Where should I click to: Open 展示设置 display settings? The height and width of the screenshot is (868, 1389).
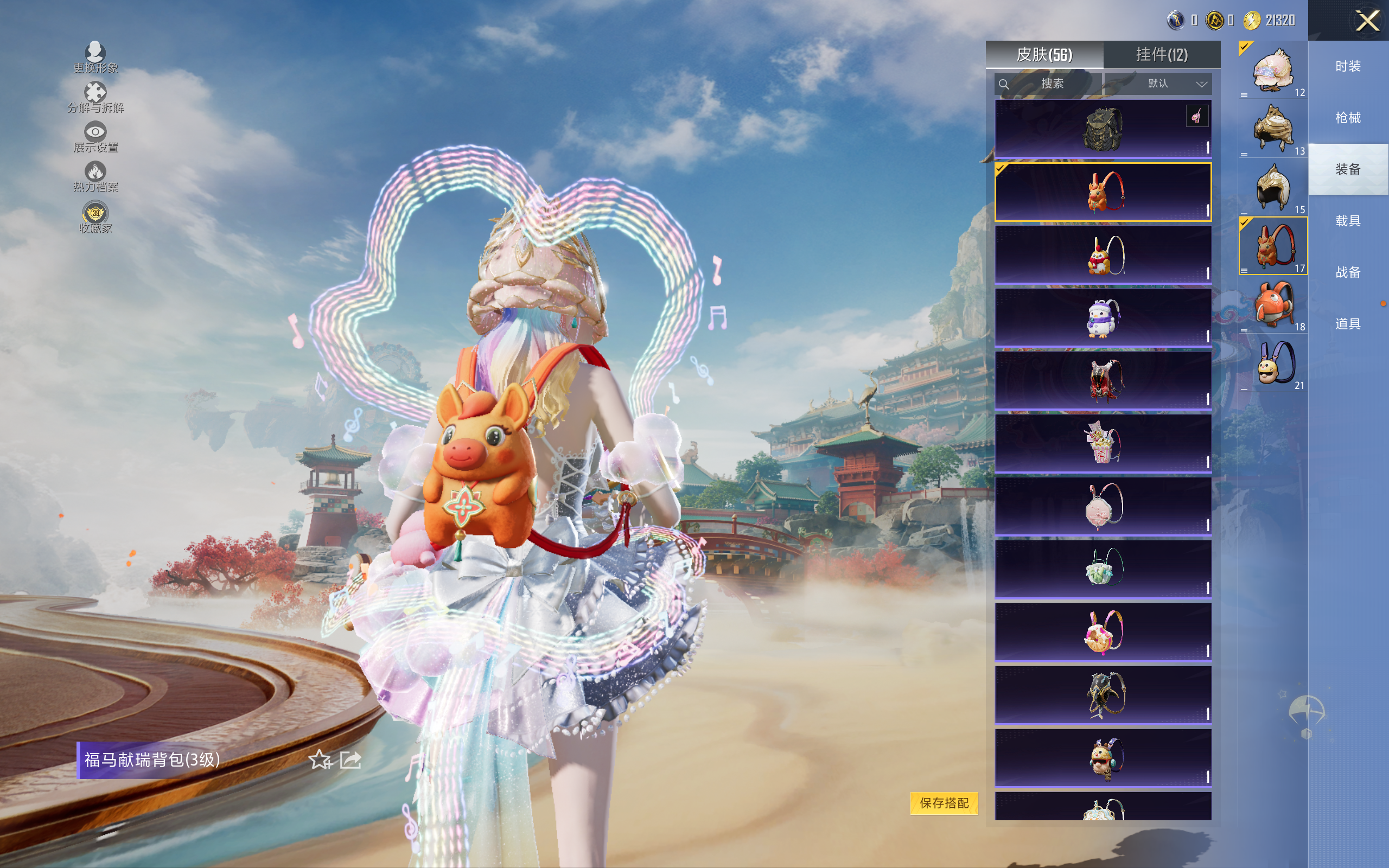point(95,137)
